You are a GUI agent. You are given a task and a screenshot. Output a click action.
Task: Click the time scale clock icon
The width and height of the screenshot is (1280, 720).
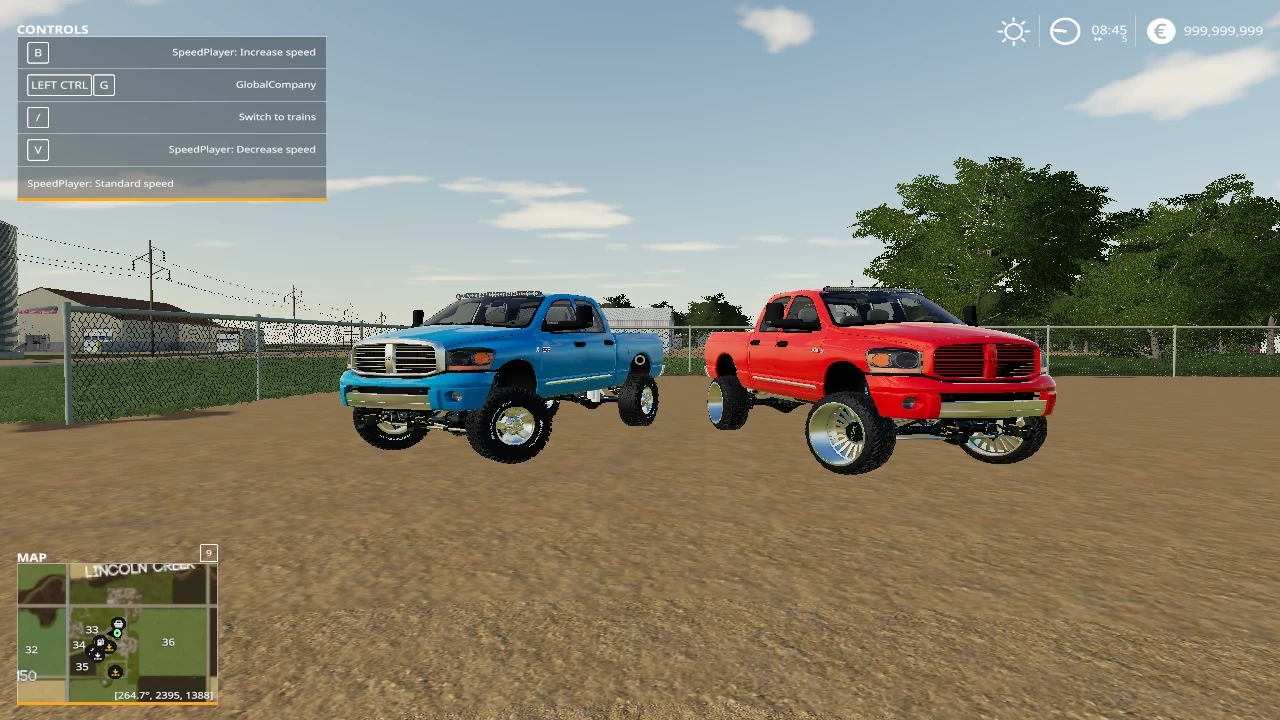coord(1064,31)
